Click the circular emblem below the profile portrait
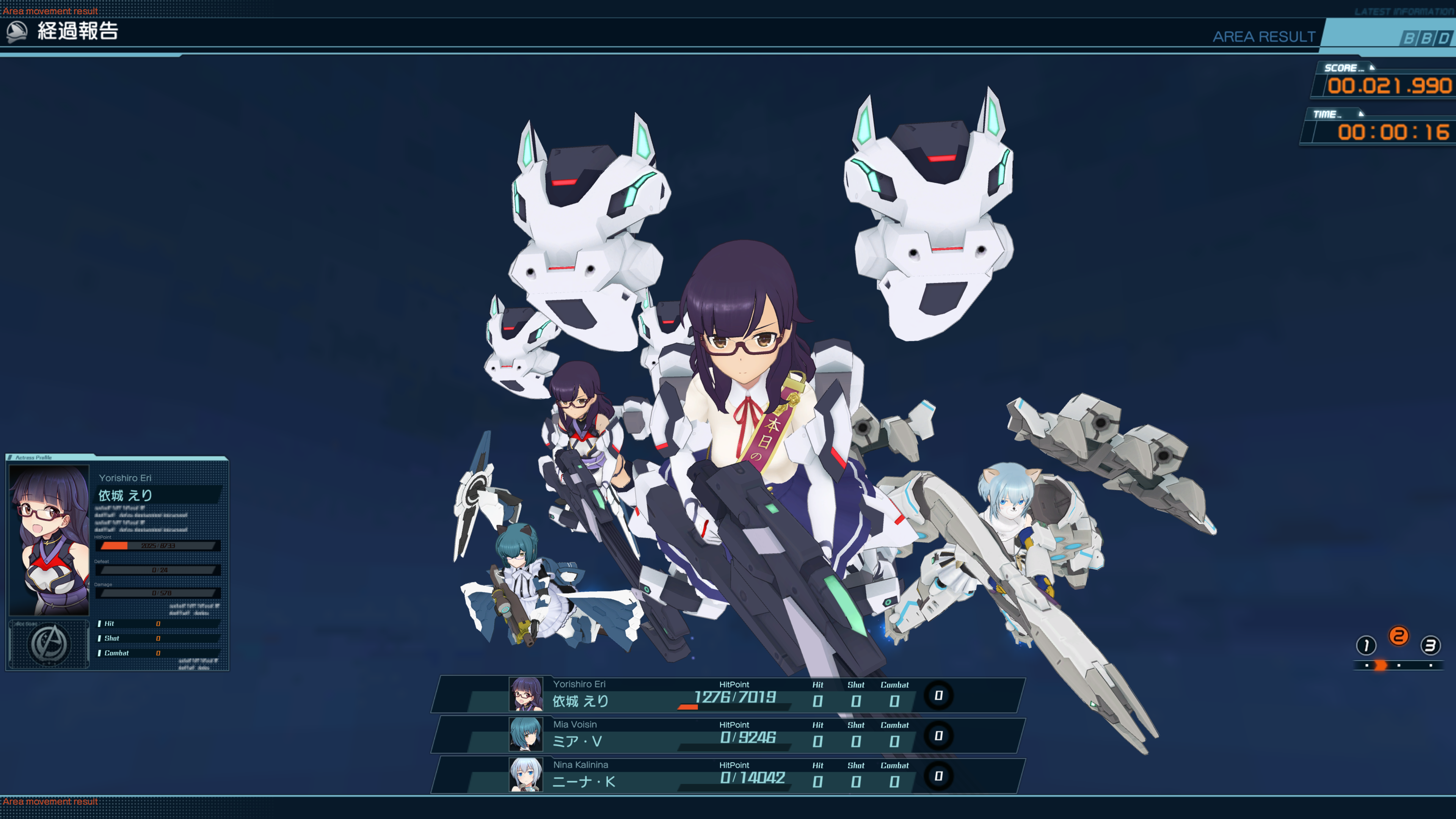 [x=49, y=644]
